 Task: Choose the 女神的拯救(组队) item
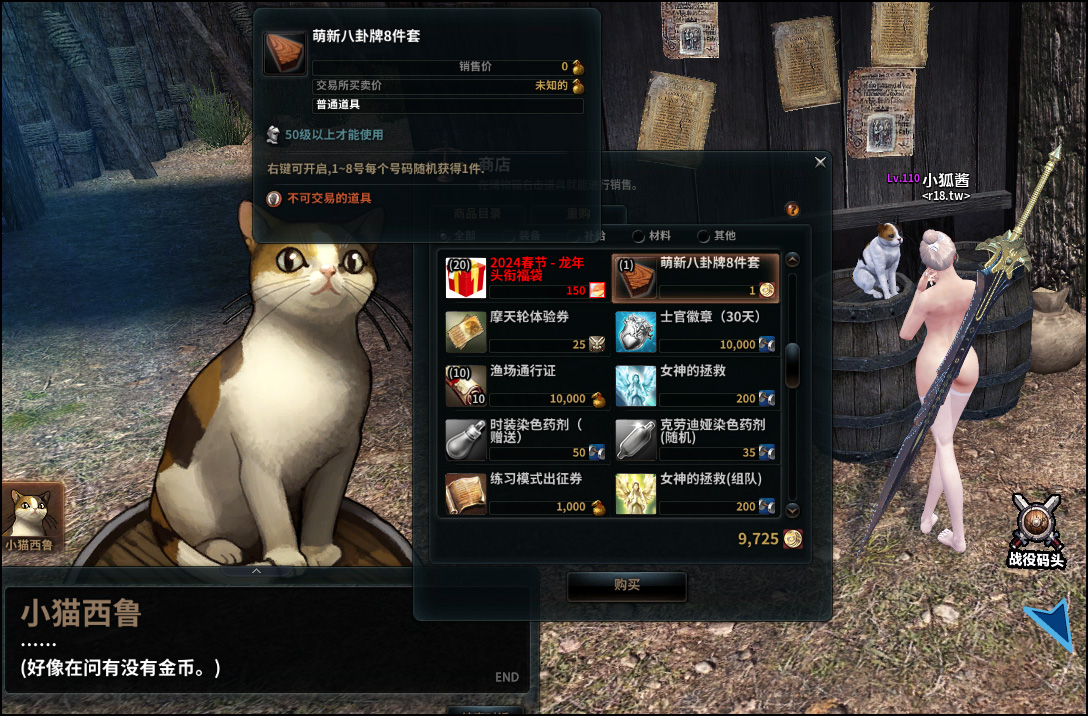(696, 493)
